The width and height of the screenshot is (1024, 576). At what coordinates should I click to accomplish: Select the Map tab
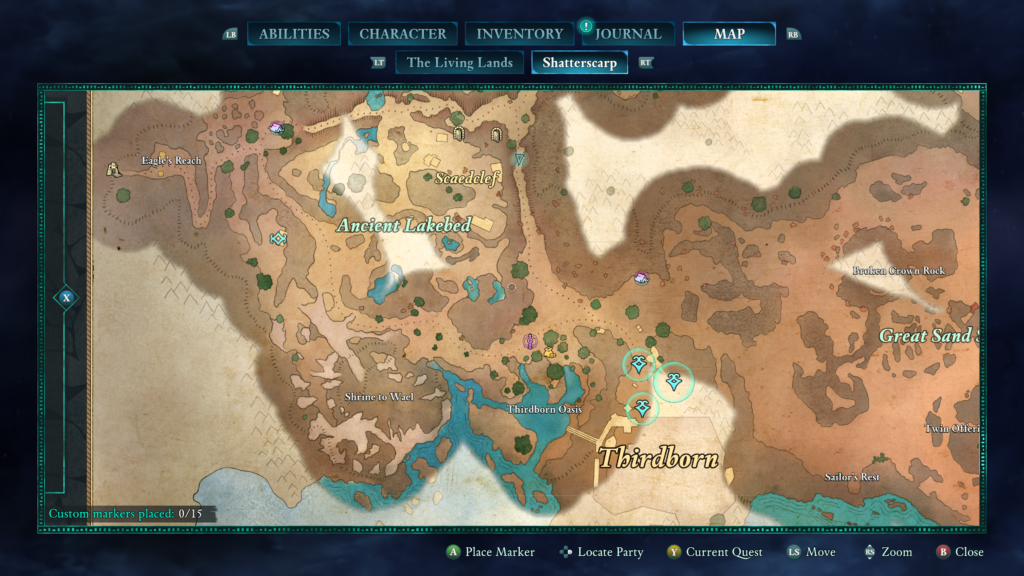pos(729,34)
